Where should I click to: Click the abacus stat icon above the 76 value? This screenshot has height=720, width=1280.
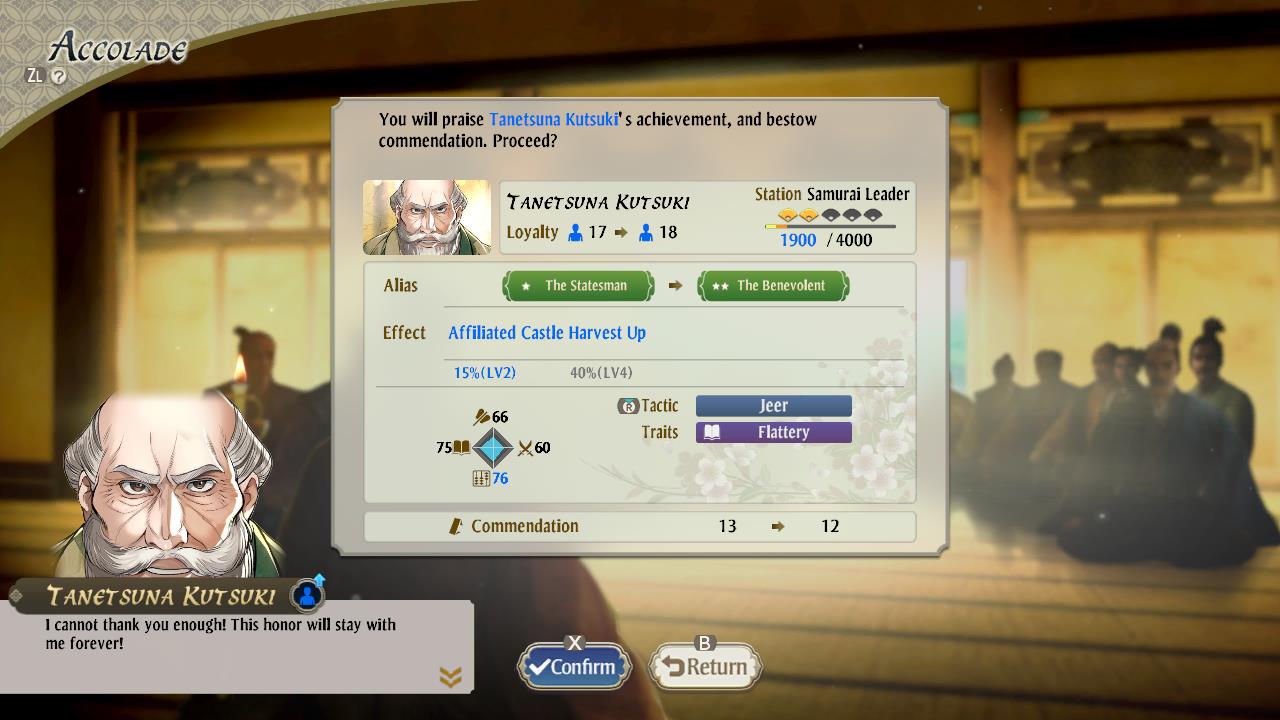click(x=481, y=477)
